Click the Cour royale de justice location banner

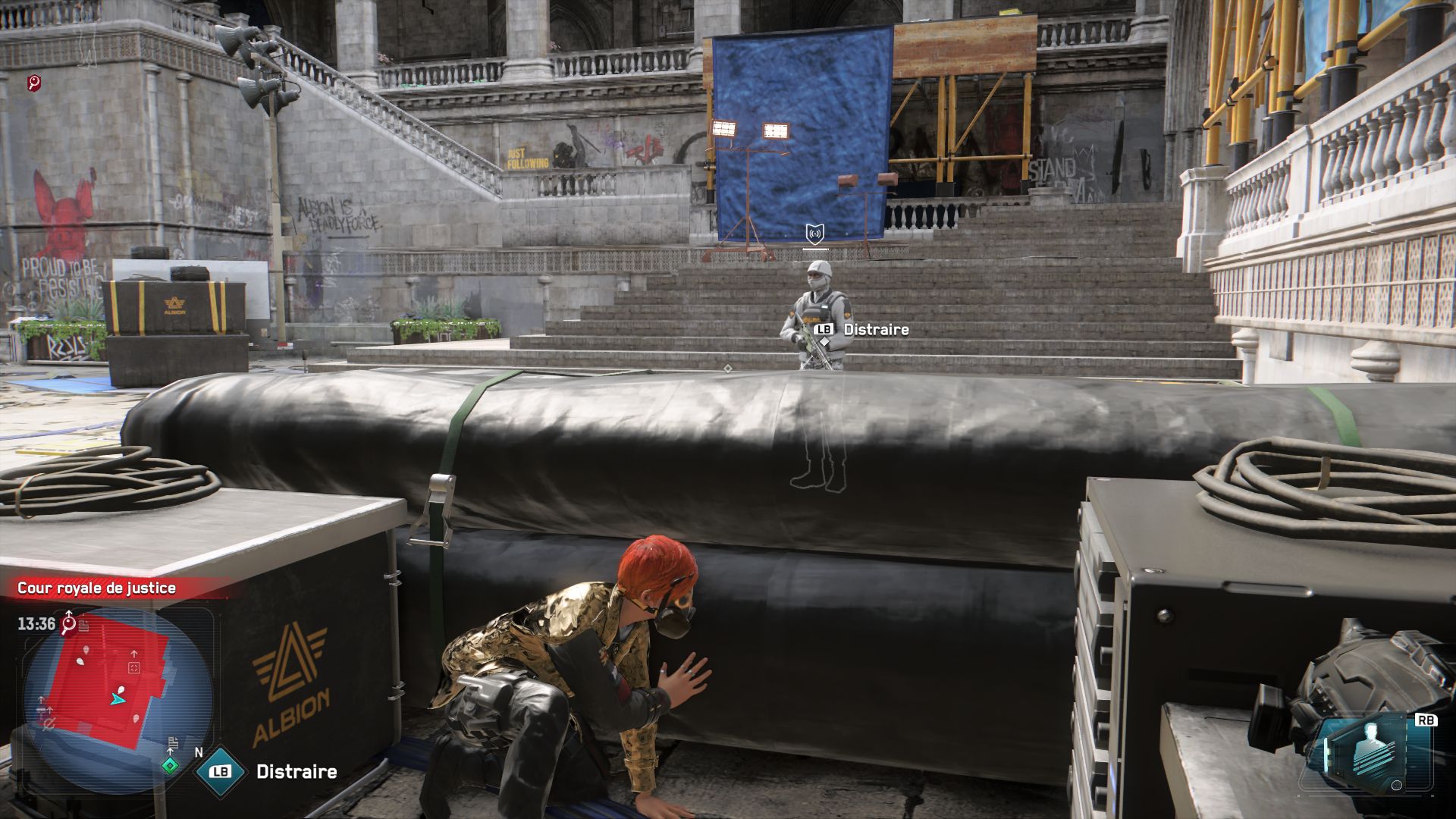pos(97,588)
